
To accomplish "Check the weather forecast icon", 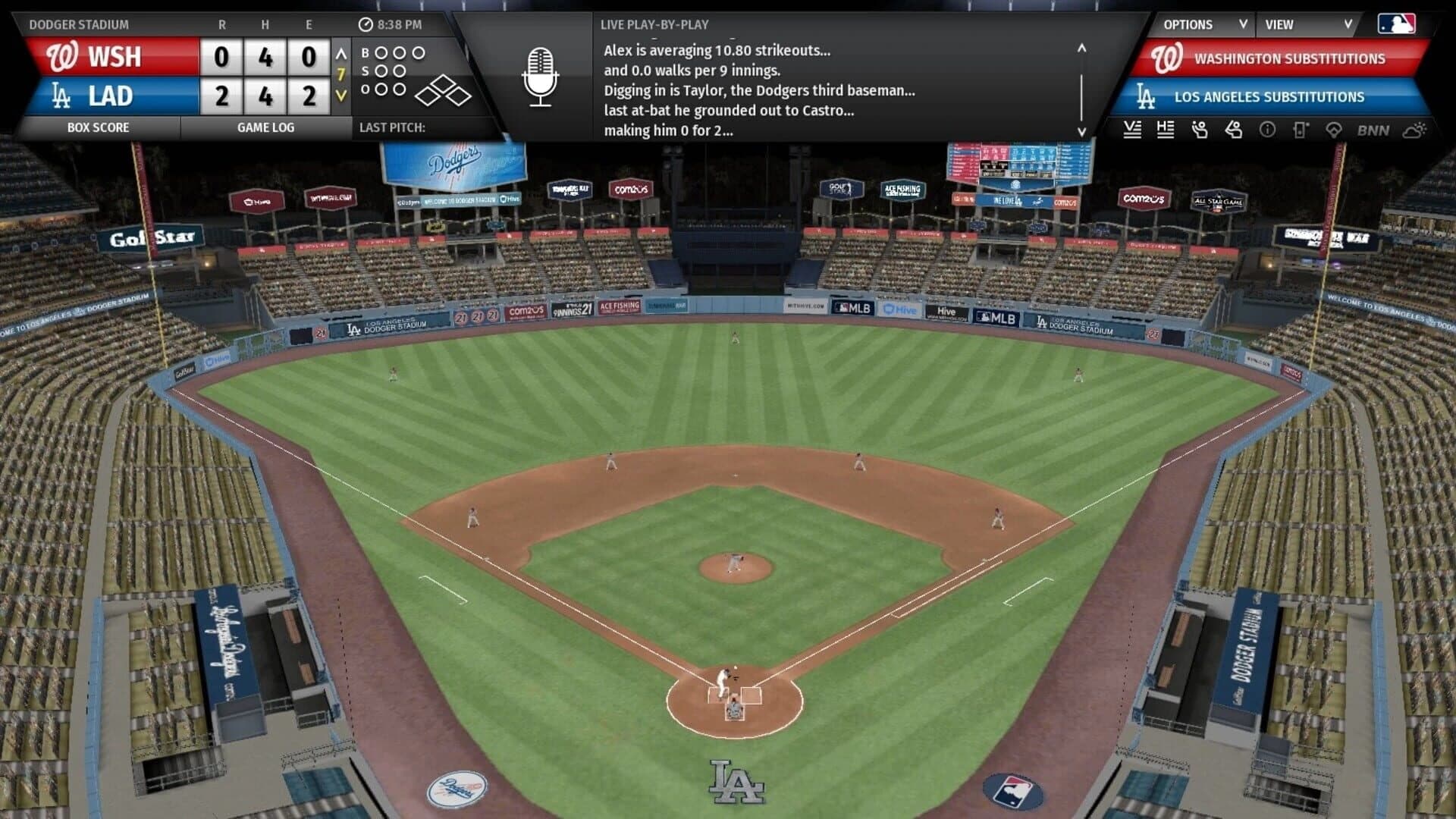I will coord(1411,130).
